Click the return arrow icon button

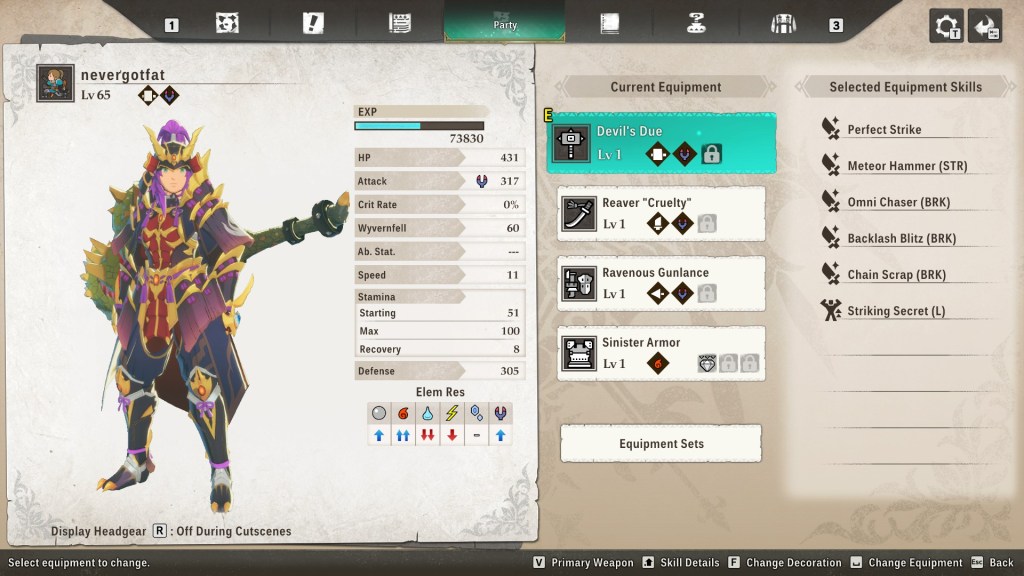(x=985, y=26)
